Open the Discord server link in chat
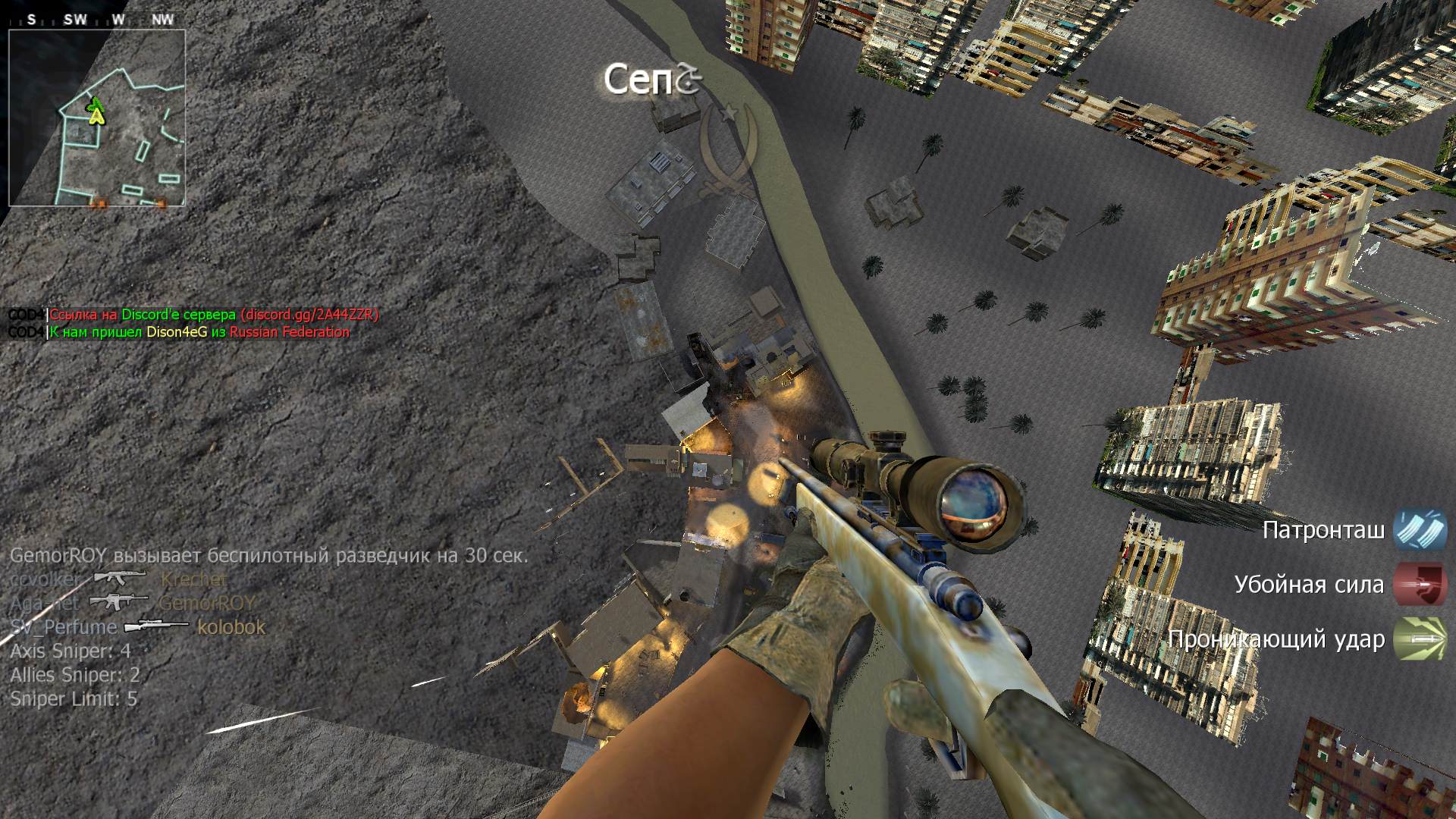1456x819 pixels. 309,315
